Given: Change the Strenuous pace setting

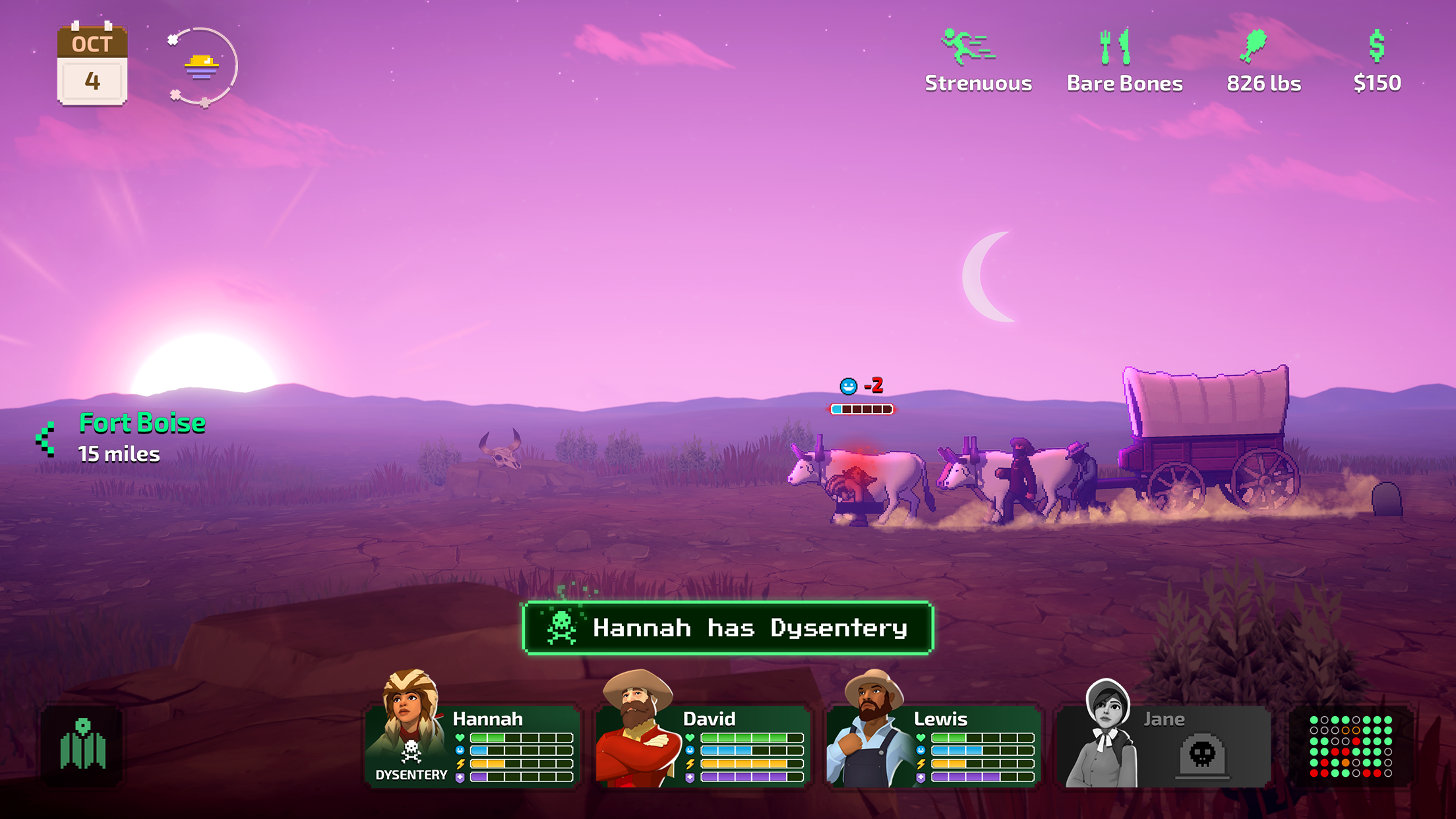Looking at the screenshot, I should click(x=977, y=61).
